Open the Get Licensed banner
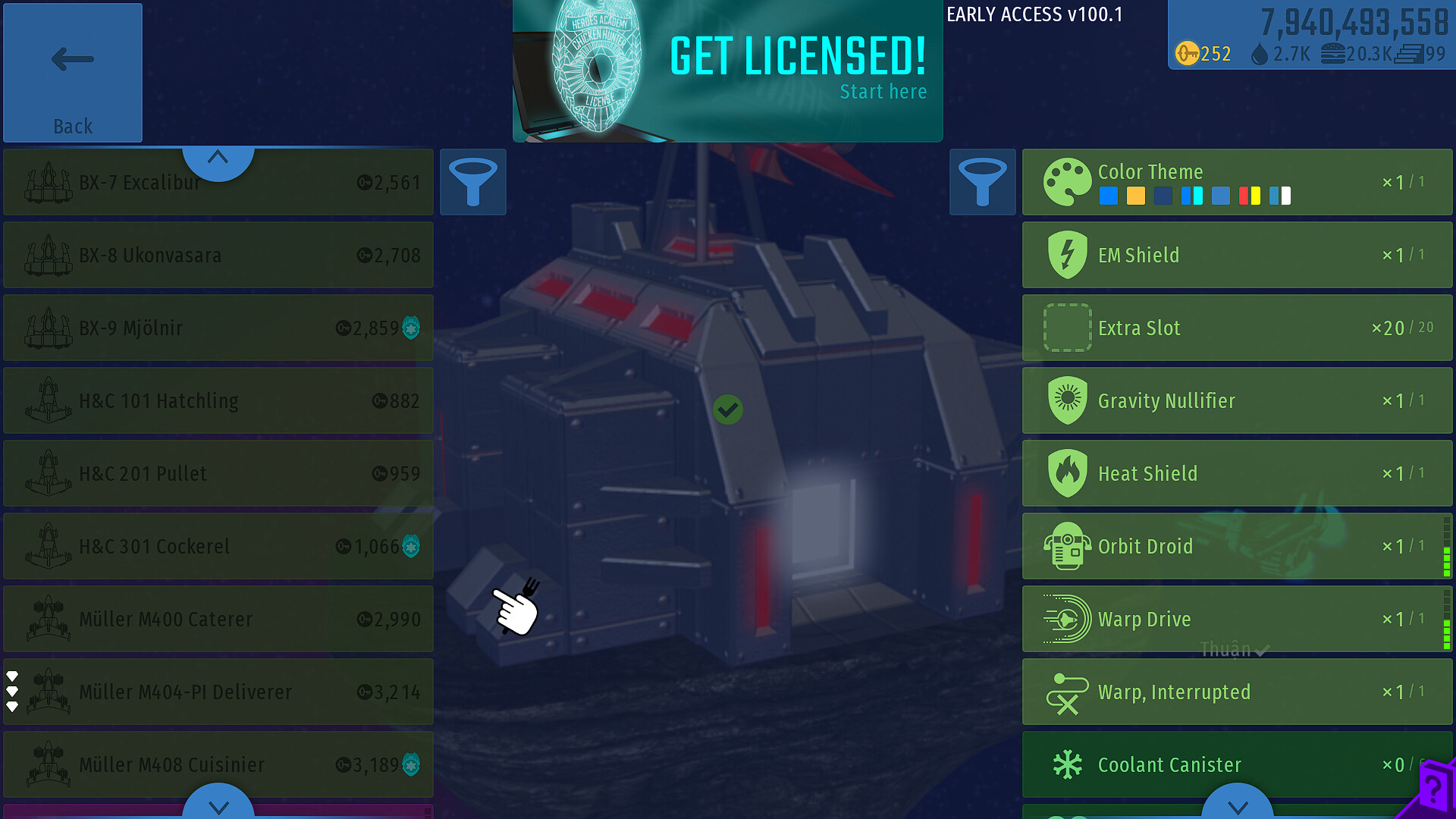 tap(727, 71)
